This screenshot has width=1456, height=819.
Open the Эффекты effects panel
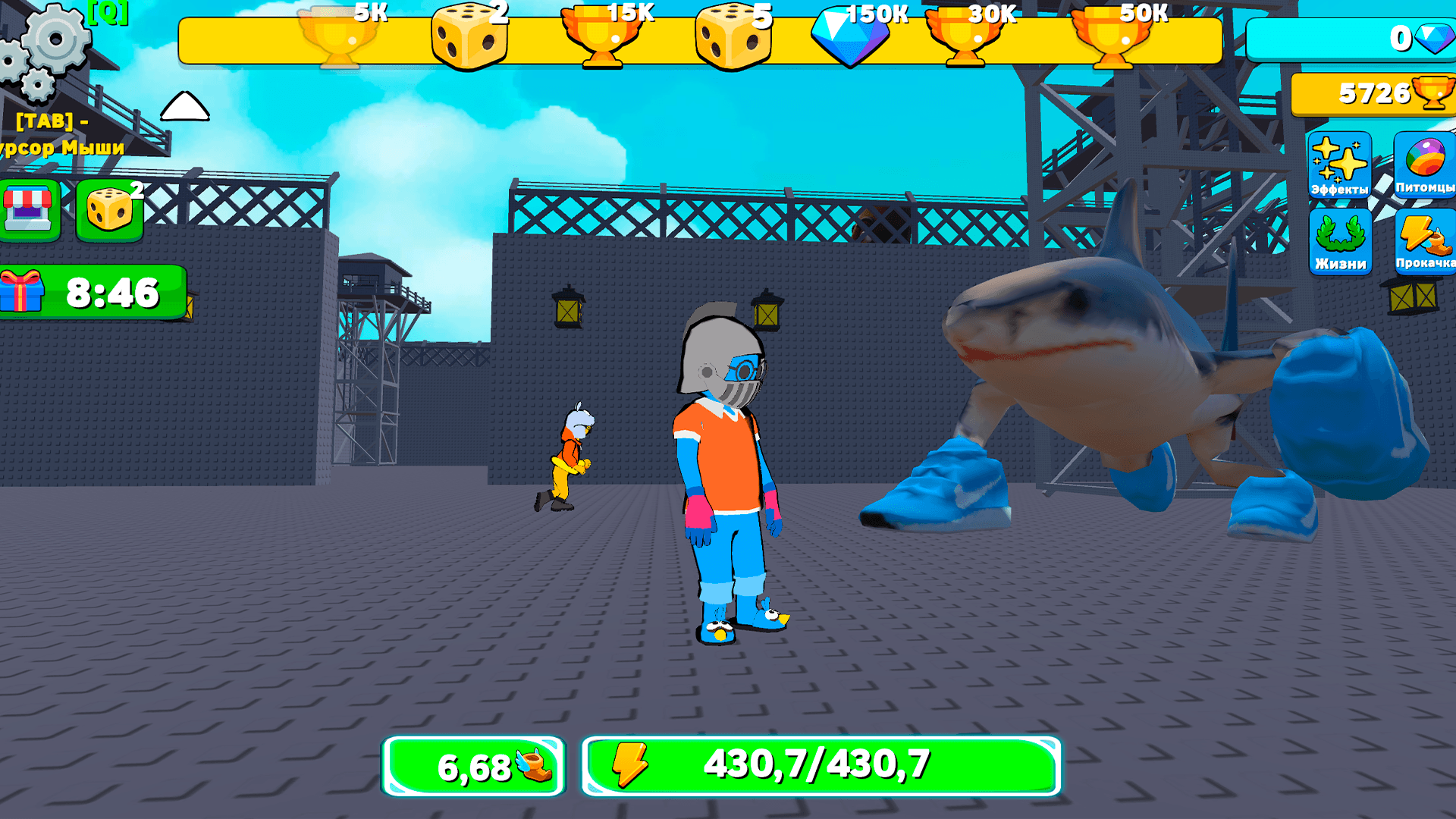tap(1339, 165)
